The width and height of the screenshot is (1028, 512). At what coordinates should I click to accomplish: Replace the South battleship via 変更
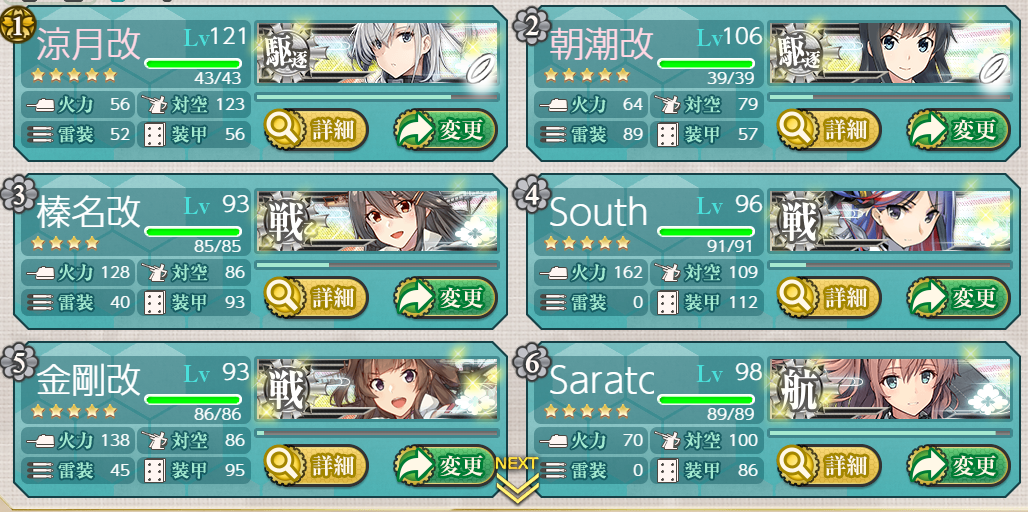[958, 297]
